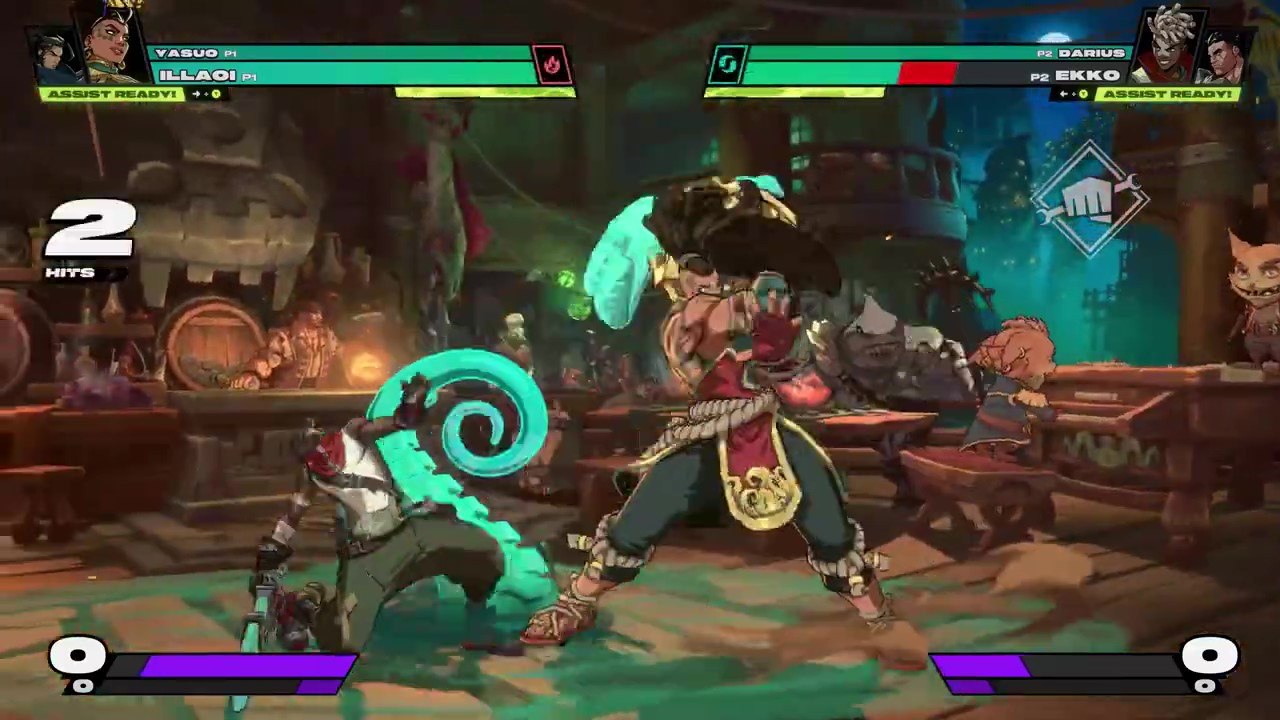Click Illaoi's portrait for player one
Screen dimensions: 1280x720
tap(112, 45)
